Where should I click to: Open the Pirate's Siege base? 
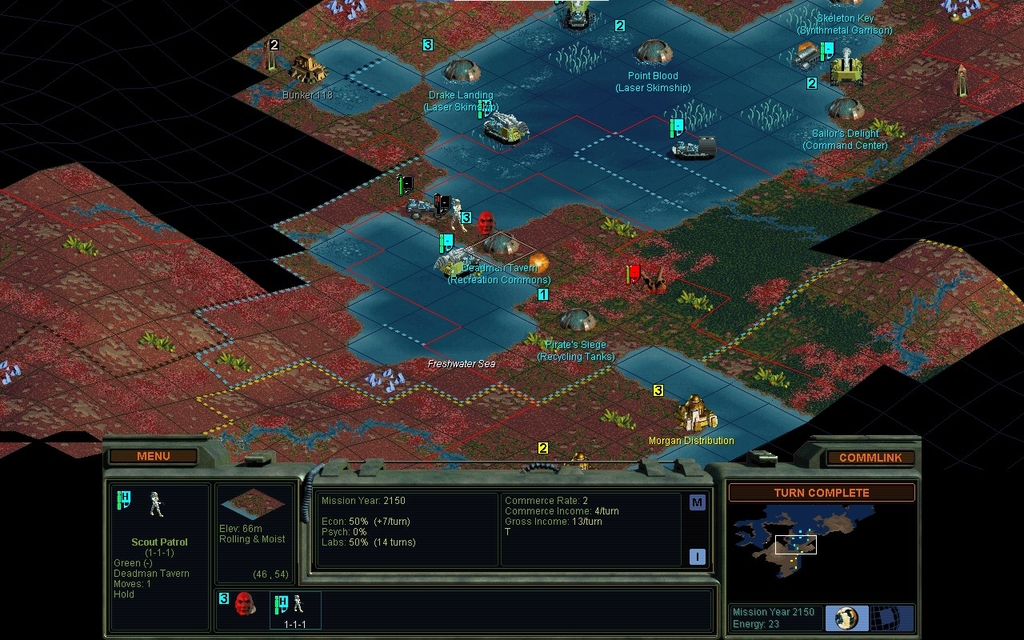(x=577, y=320)
